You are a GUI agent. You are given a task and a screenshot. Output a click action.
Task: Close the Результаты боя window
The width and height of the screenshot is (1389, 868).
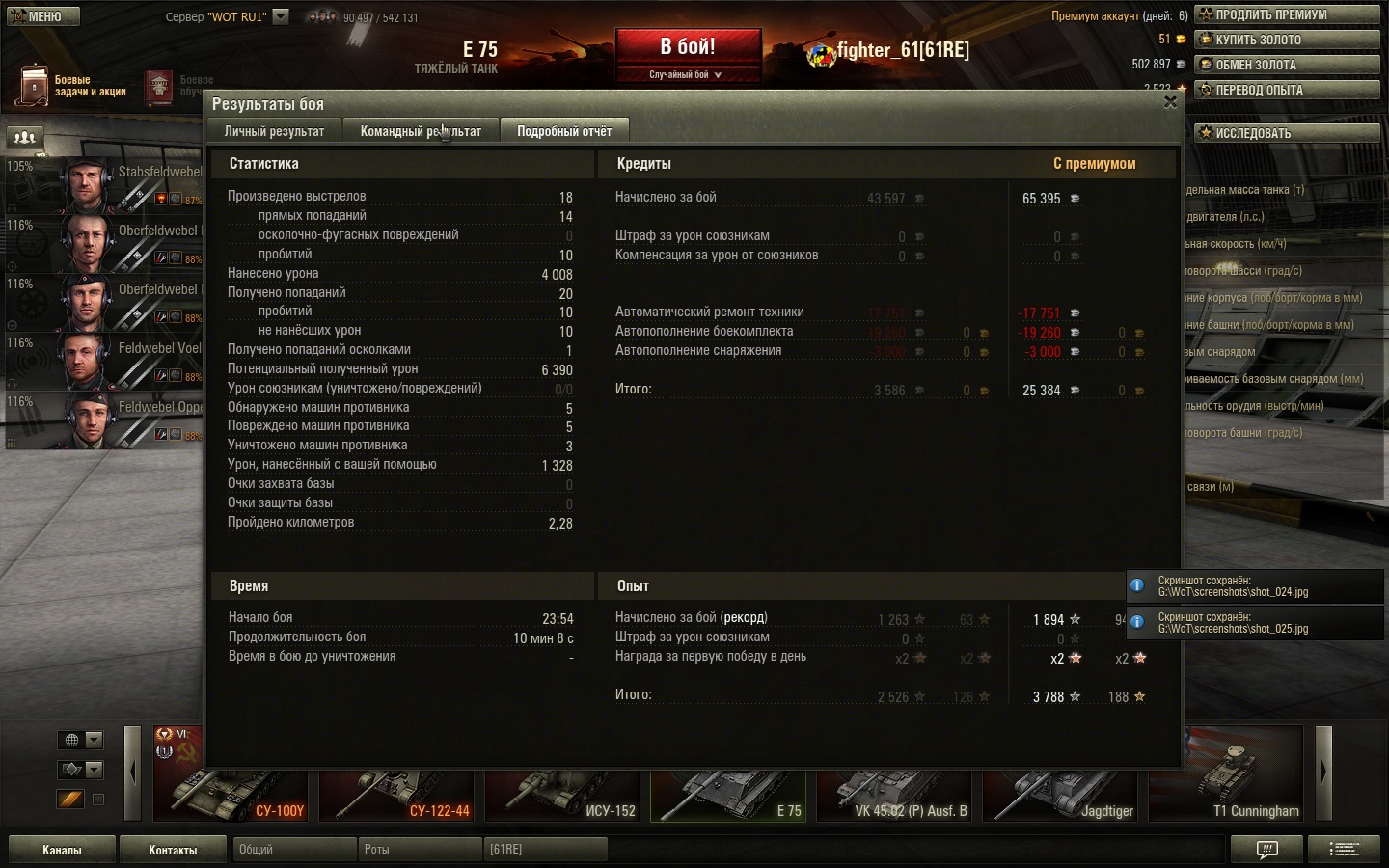point(1170,102)
